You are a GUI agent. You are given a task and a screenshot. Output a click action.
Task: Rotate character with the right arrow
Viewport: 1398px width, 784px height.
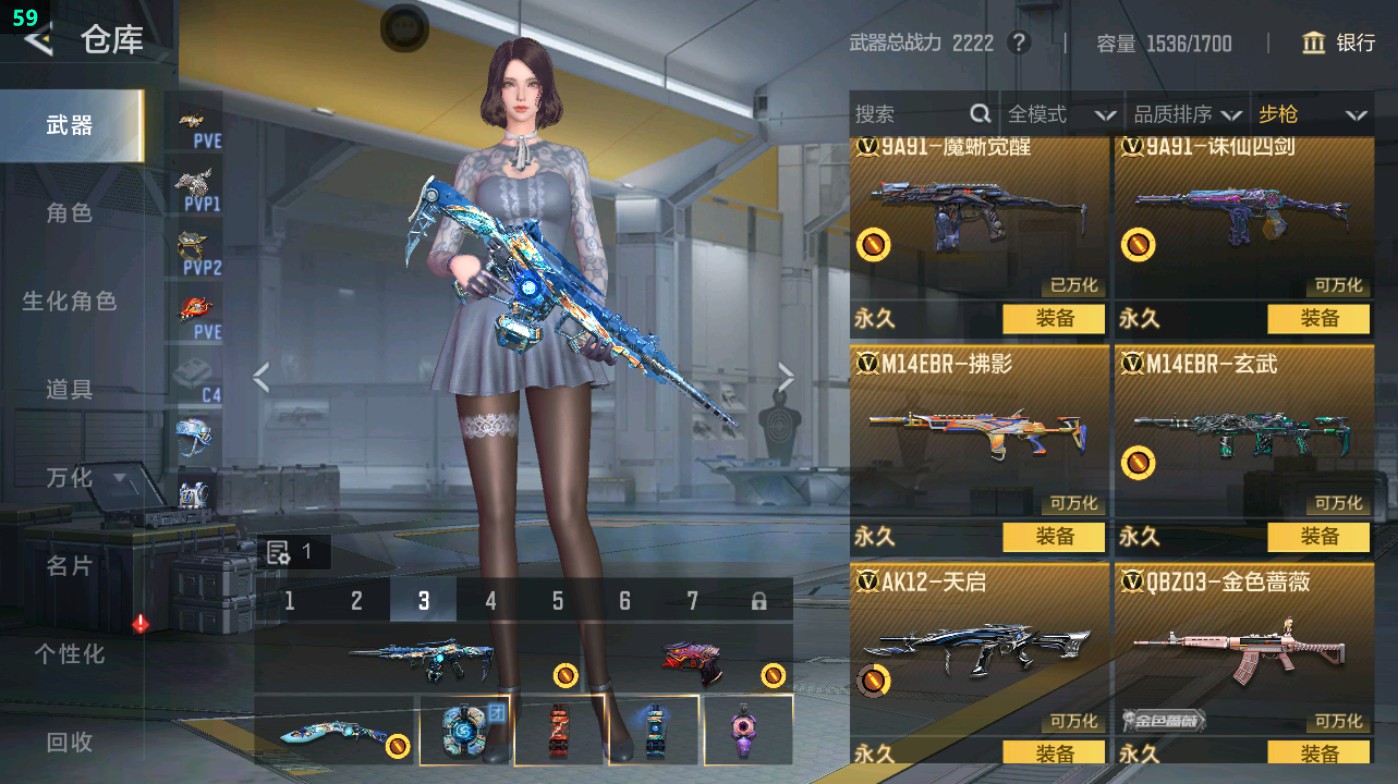(x=786, y=378)
